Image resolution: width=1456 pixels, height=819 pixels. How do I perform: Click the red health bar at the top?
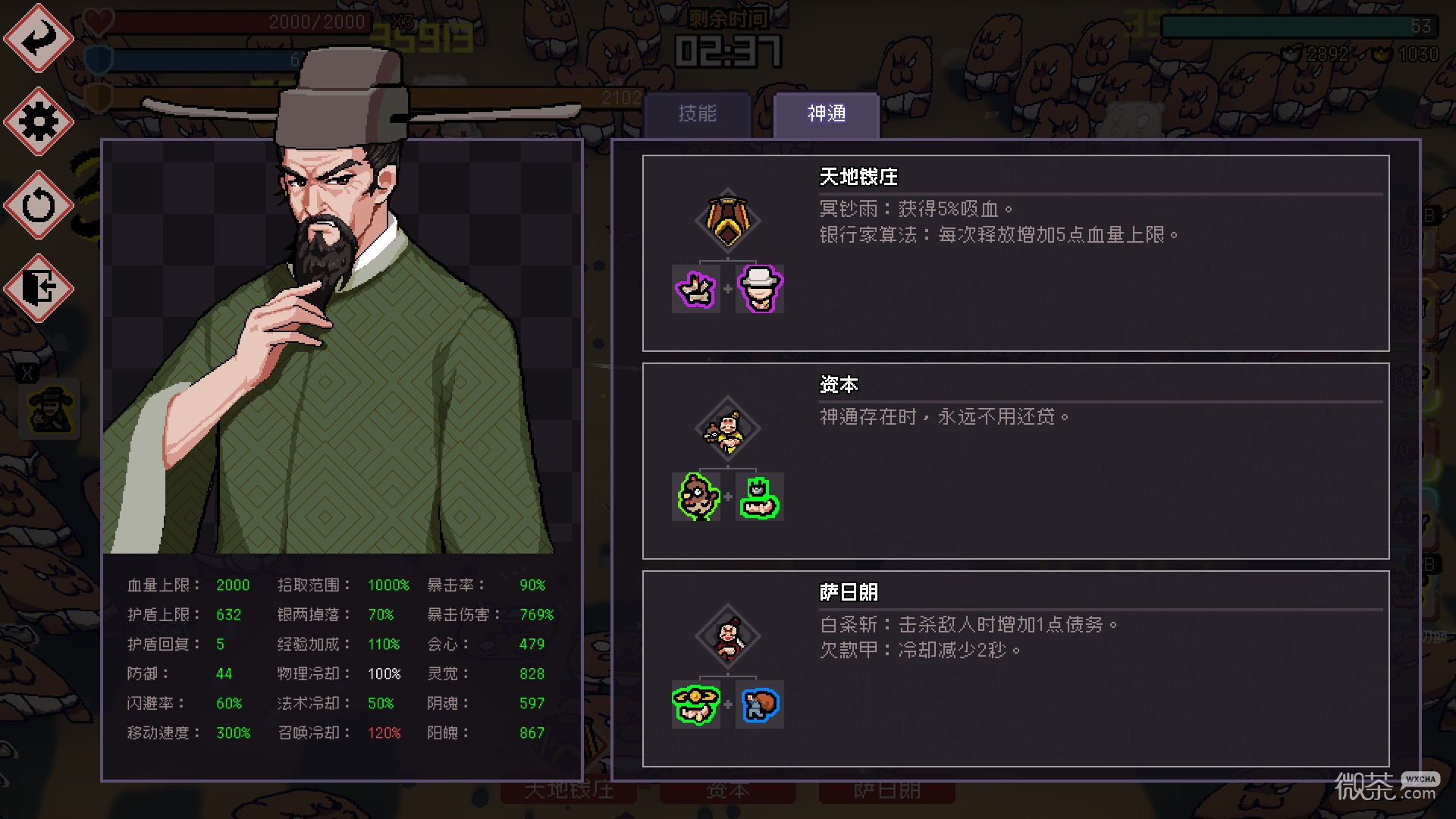point(243,22)
